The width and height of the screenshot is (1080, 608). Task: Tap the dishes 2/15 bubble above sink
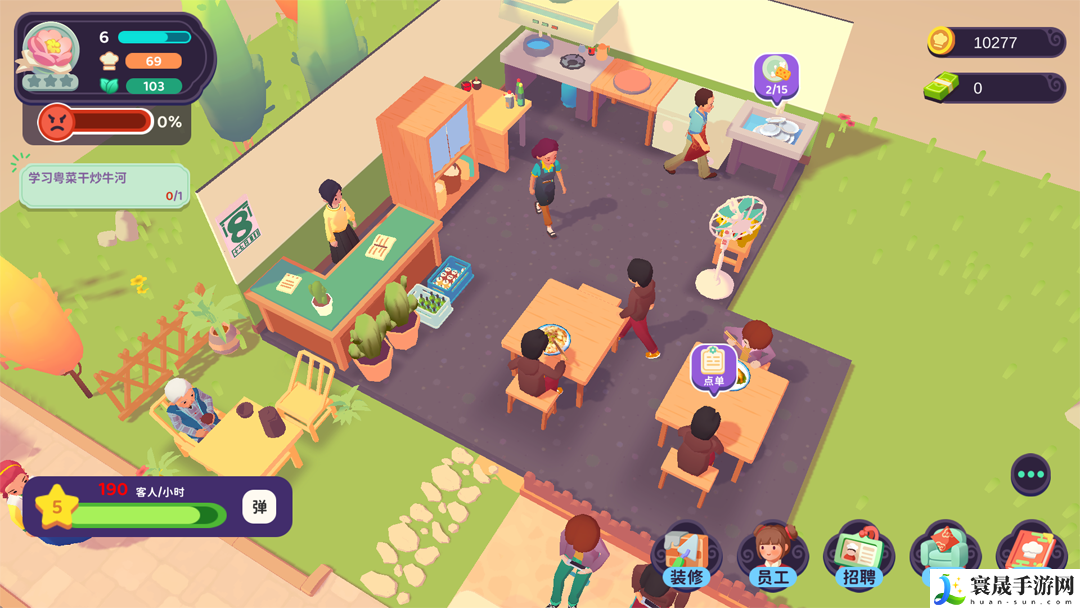click(x=776, y=76)
